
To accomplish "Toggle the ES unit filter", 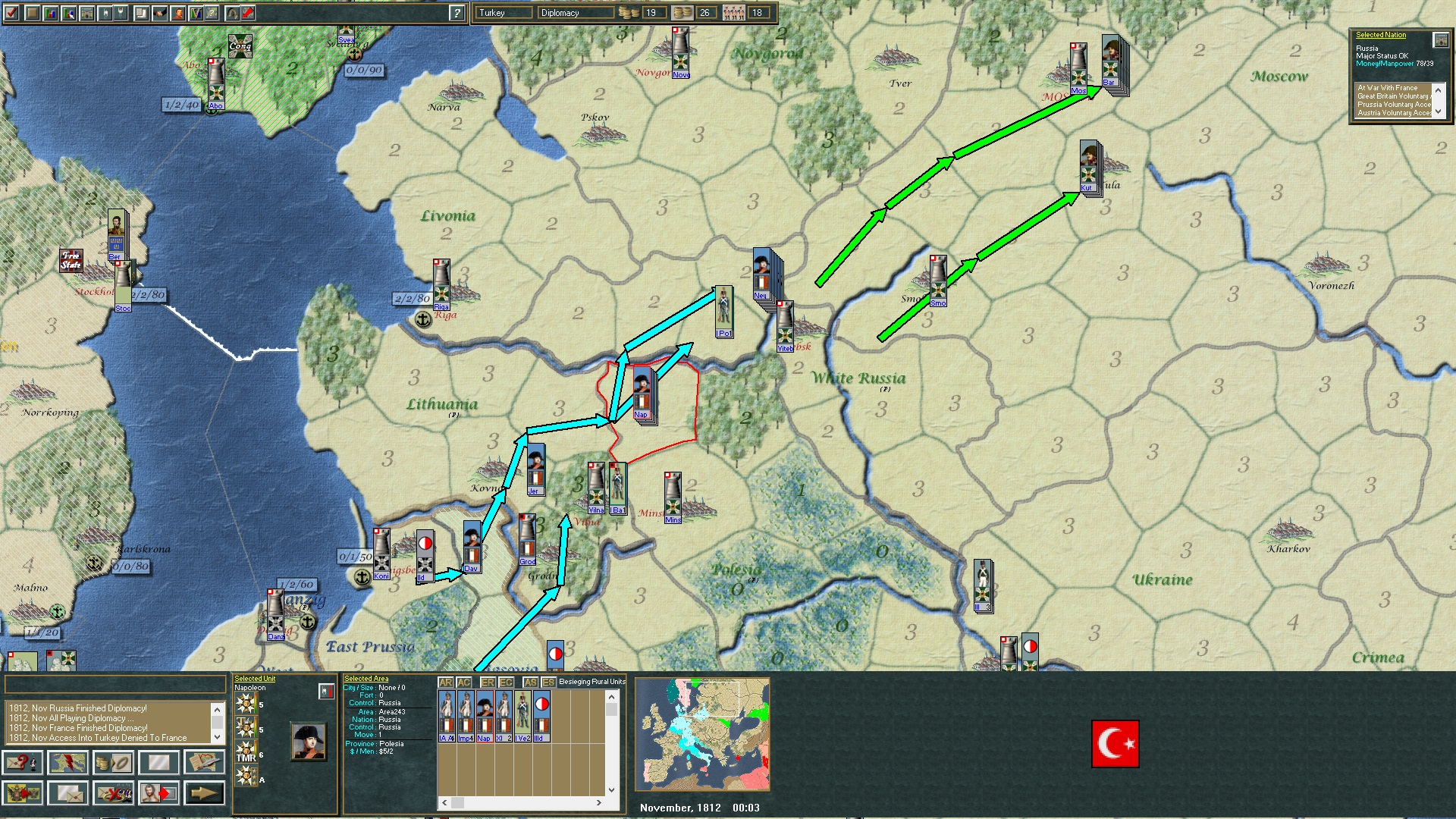I will (549, 681).
